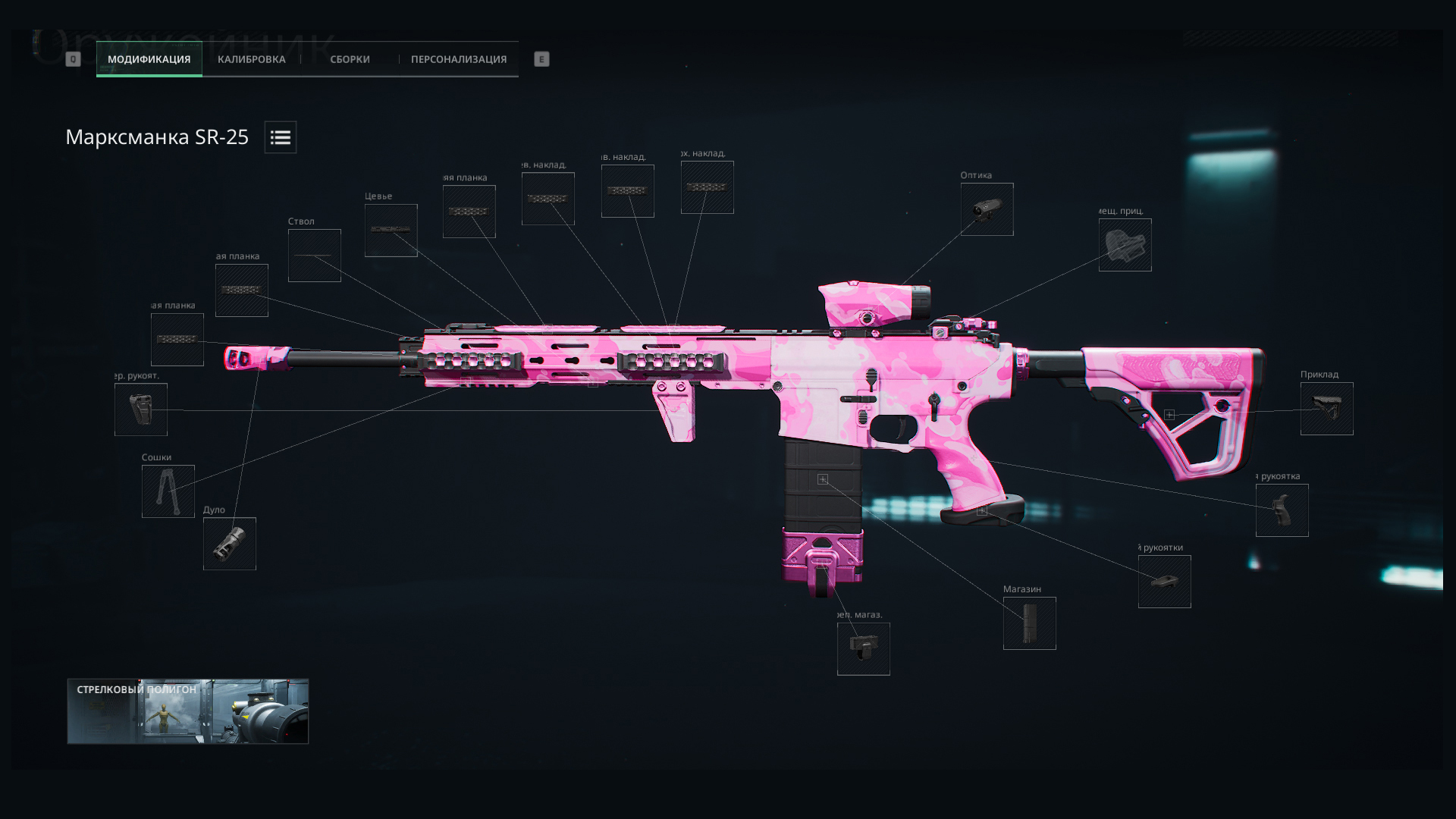The image size is (1456, 819).
Task: Open the pistol grip attachment slot
Action: tap(1282, 510)
